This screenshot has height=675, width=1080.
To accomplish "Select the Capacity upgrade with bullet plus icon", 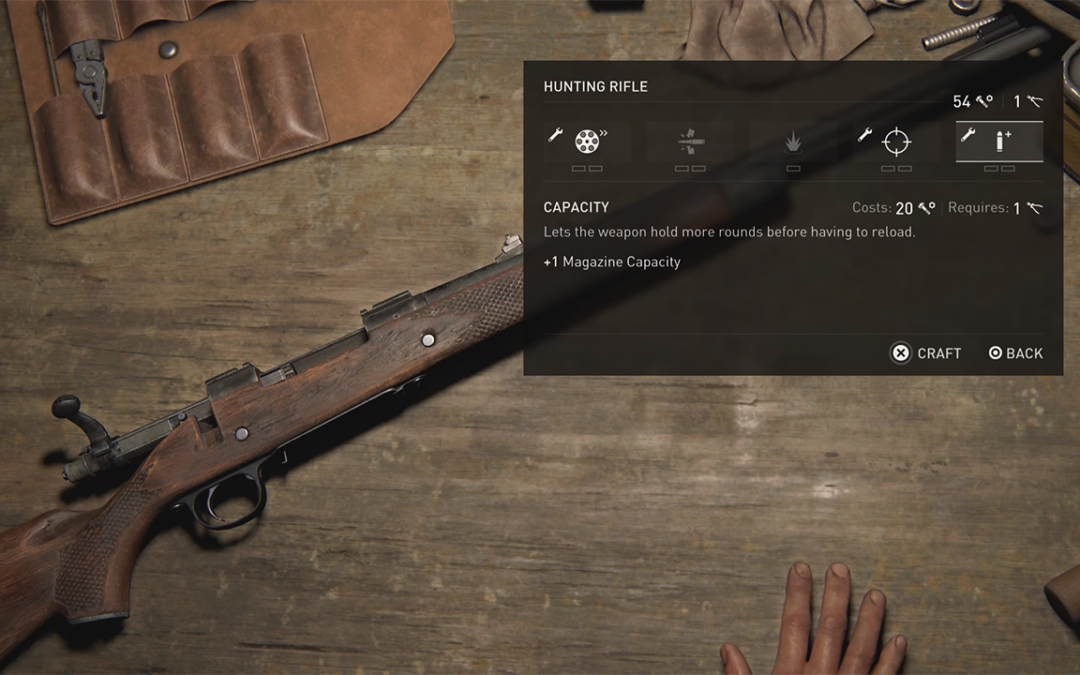I will pos(999,142).
